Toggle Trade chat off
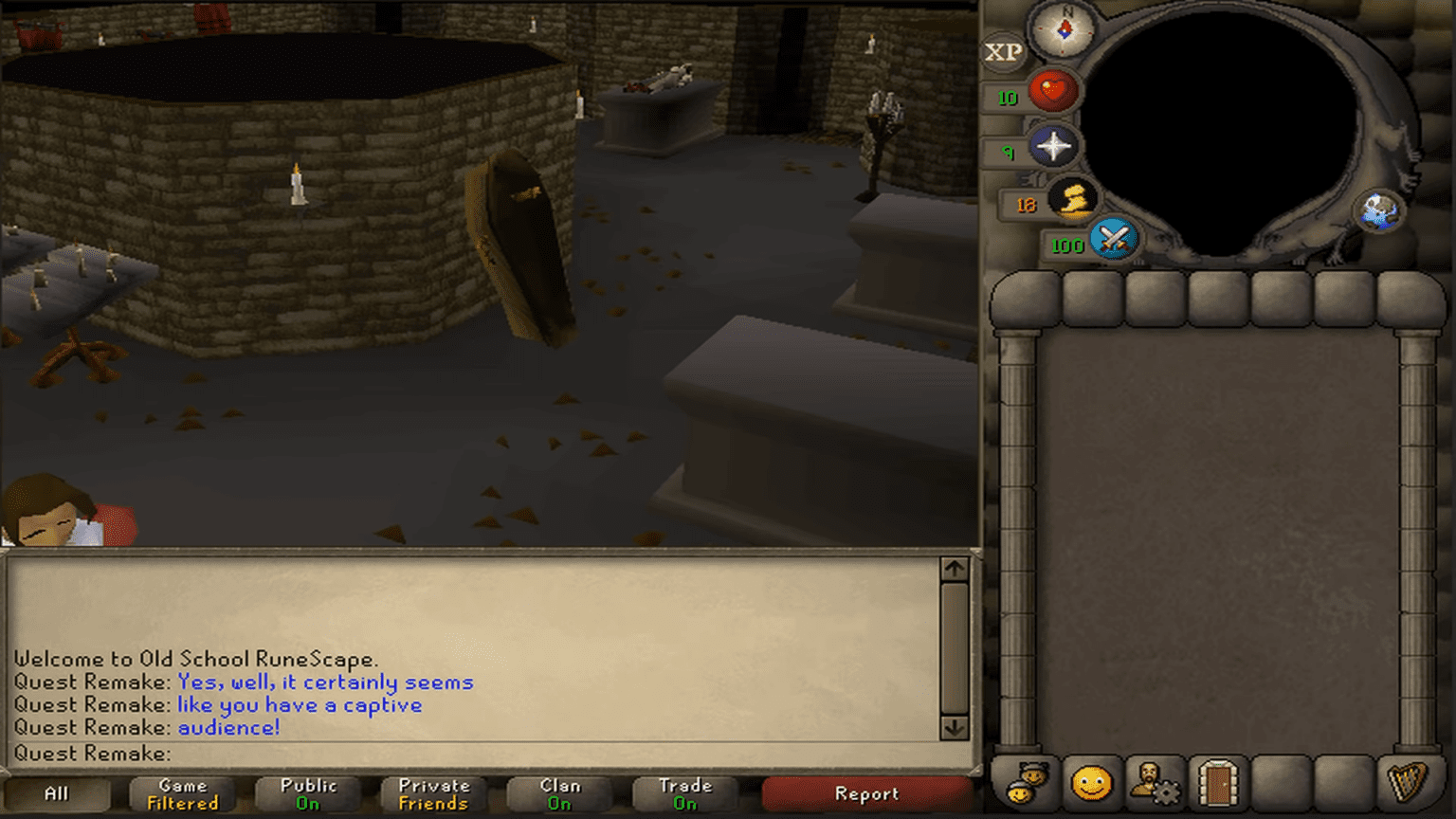1456x819 pixels. [x=684, y=793]
